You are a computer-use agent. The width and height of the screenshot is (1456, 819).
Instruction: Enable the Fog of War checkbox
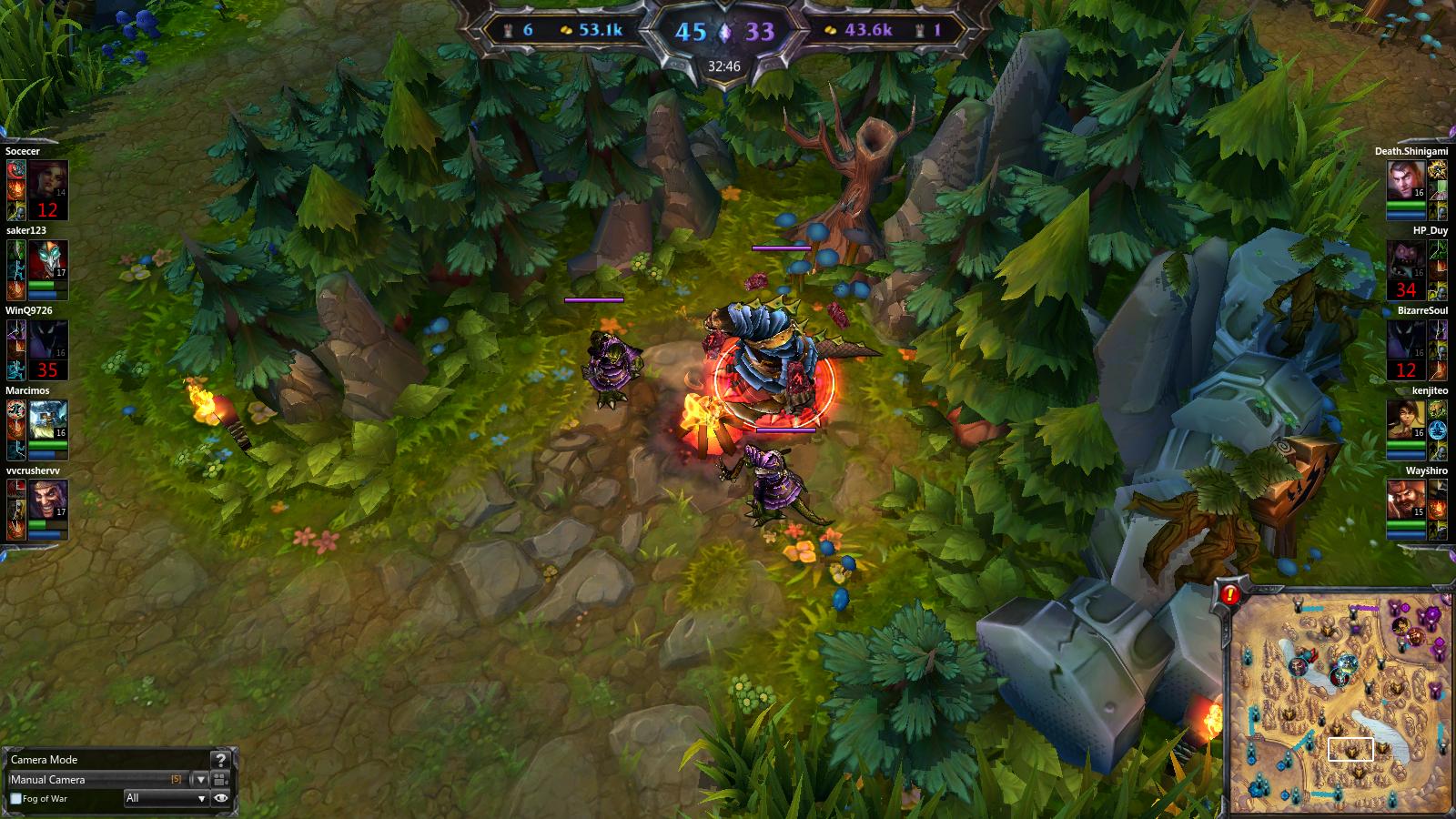(15, 798)
